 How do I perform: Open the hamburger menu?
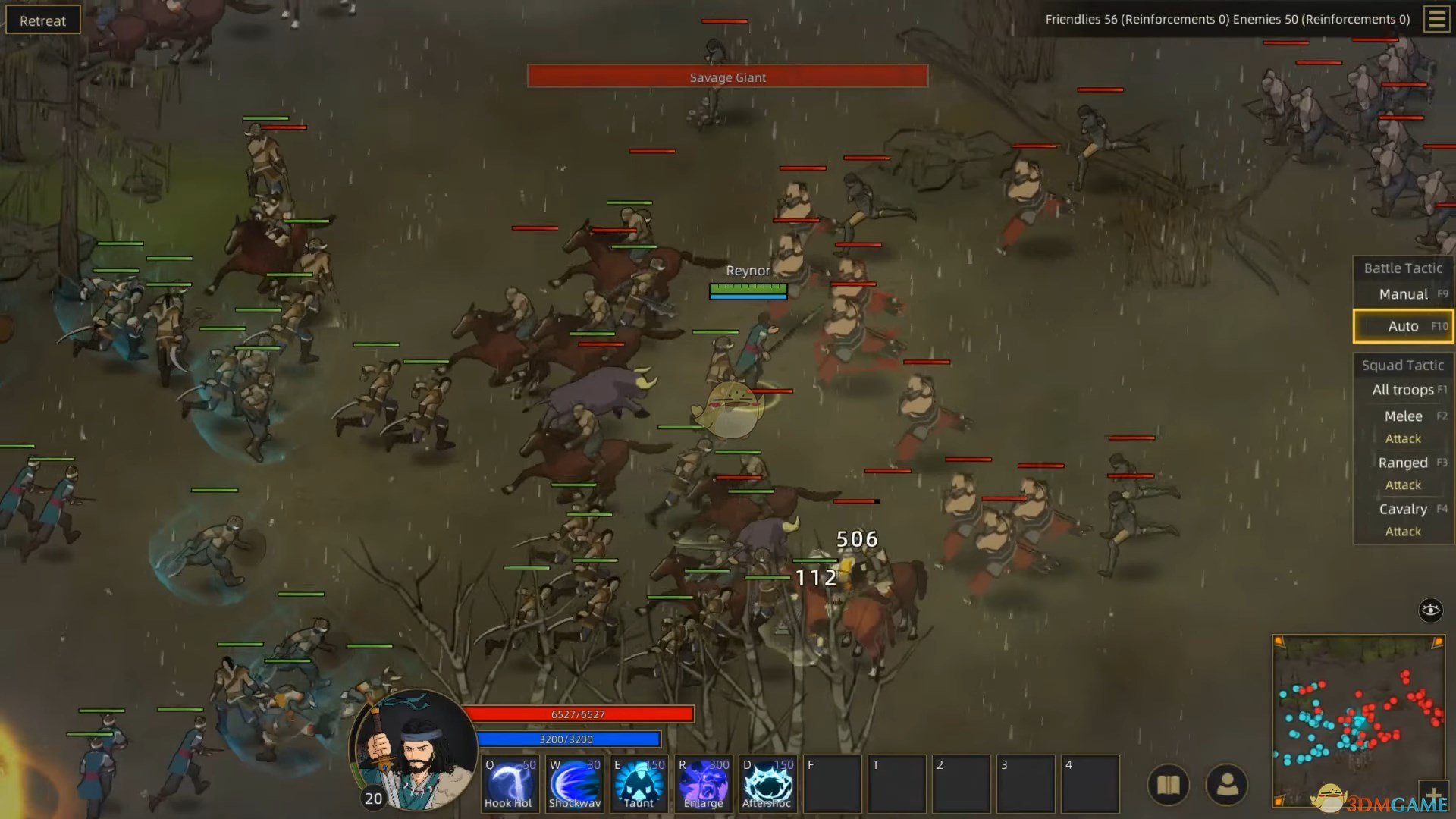pos(1436,19)
